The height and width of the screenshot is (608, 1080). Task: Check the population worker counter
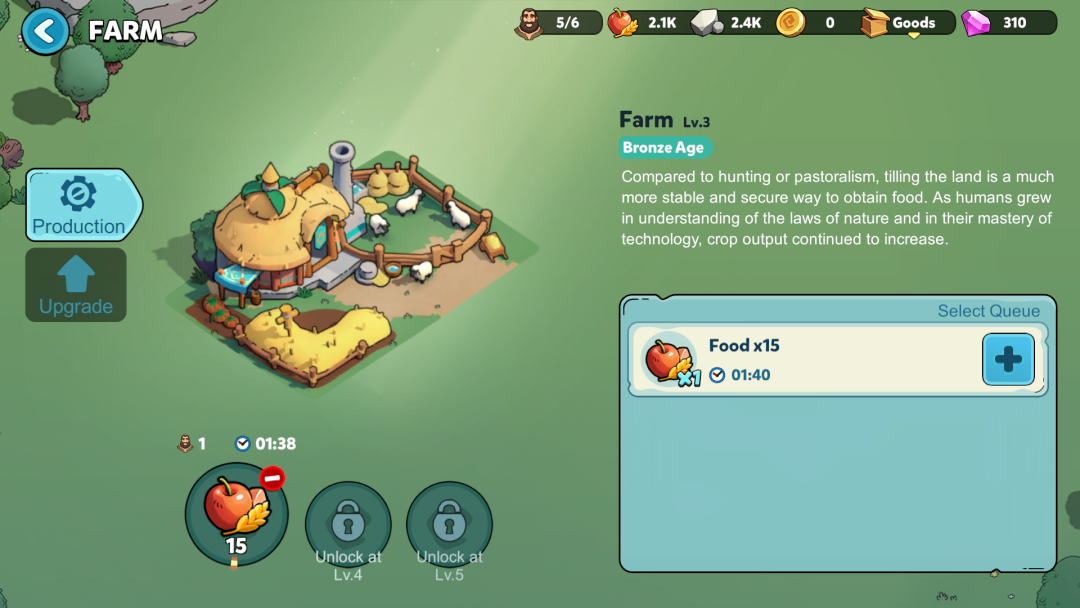point(558,23)
